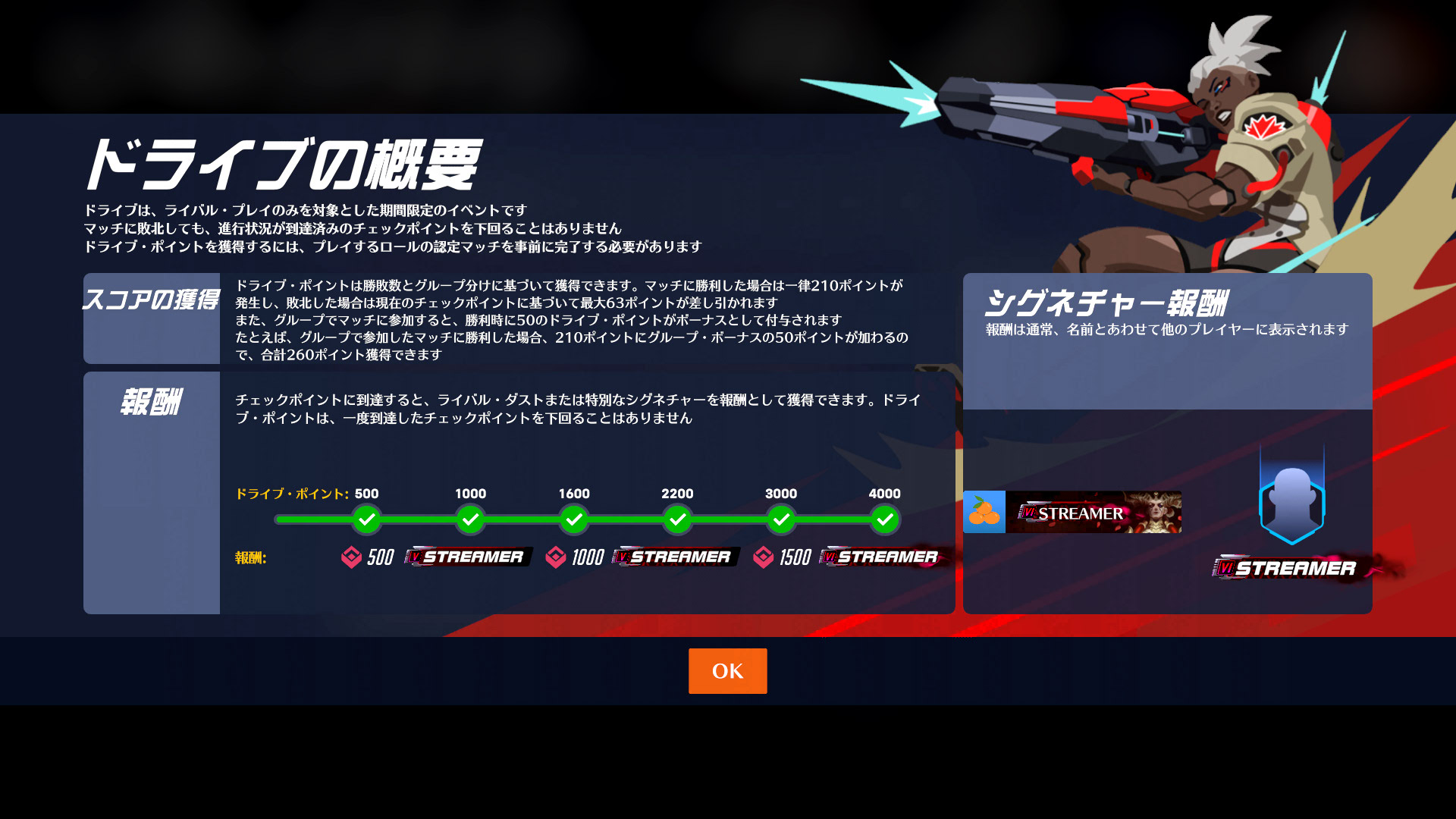This screenshot has width=1456, height=819.
Task: Click the STREAMER name card after 1600 checkpoint
Action: pyautogui.click(x=675, y=556)
